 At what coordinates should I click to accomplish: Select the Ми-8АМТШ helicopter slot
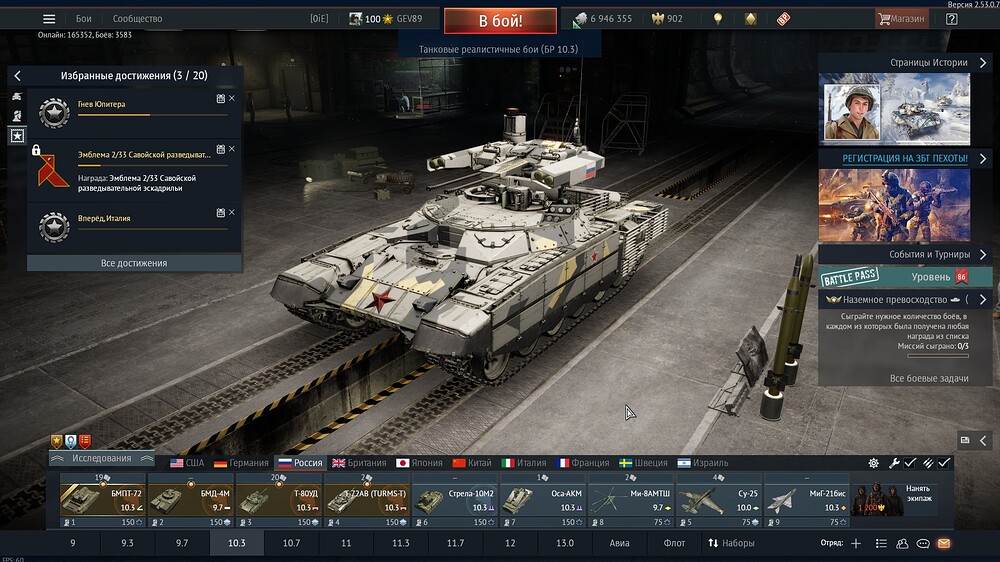632,499
